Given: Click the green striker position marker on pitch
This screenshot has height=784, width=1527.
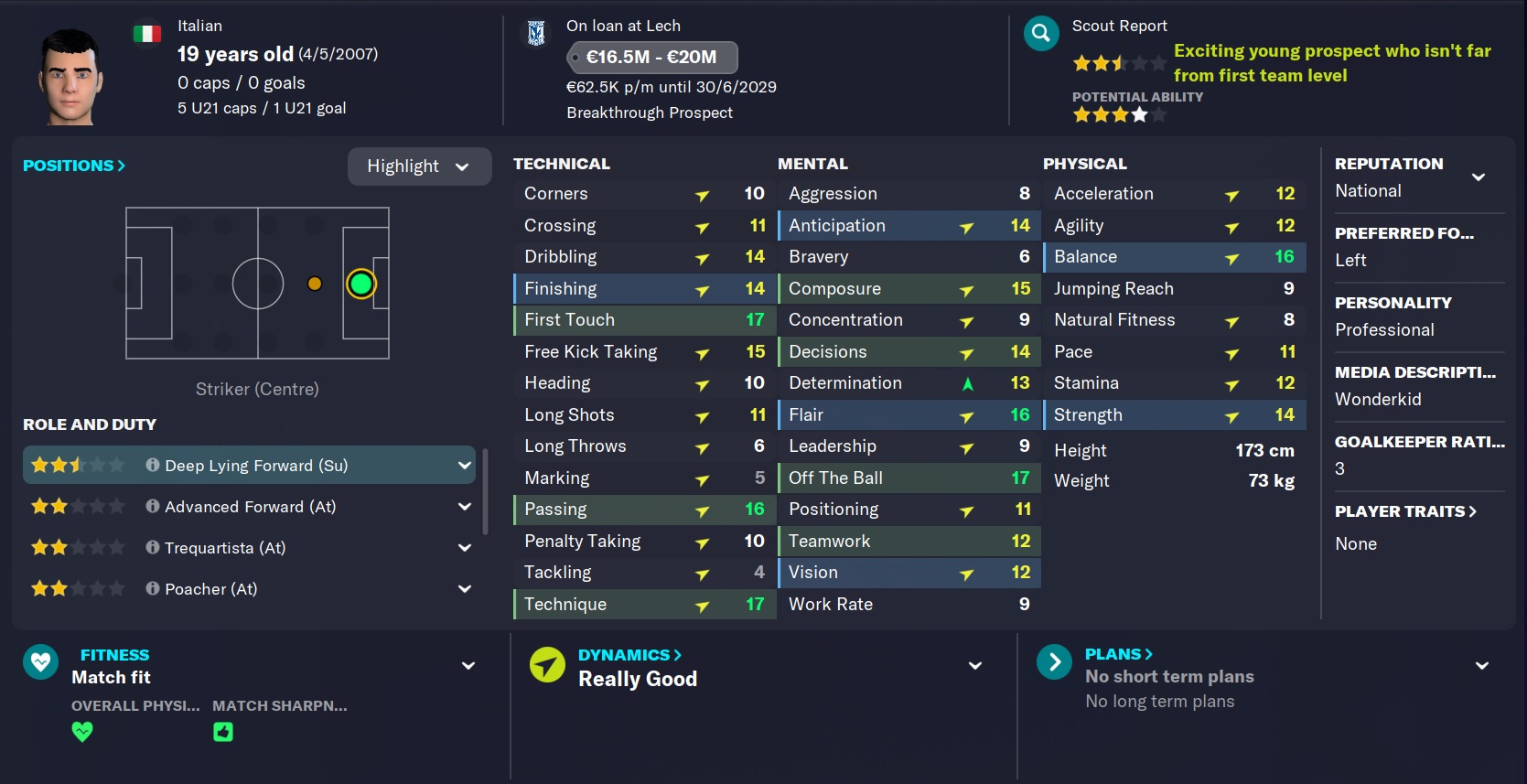Looking at the screenshot, I should 361,285.
